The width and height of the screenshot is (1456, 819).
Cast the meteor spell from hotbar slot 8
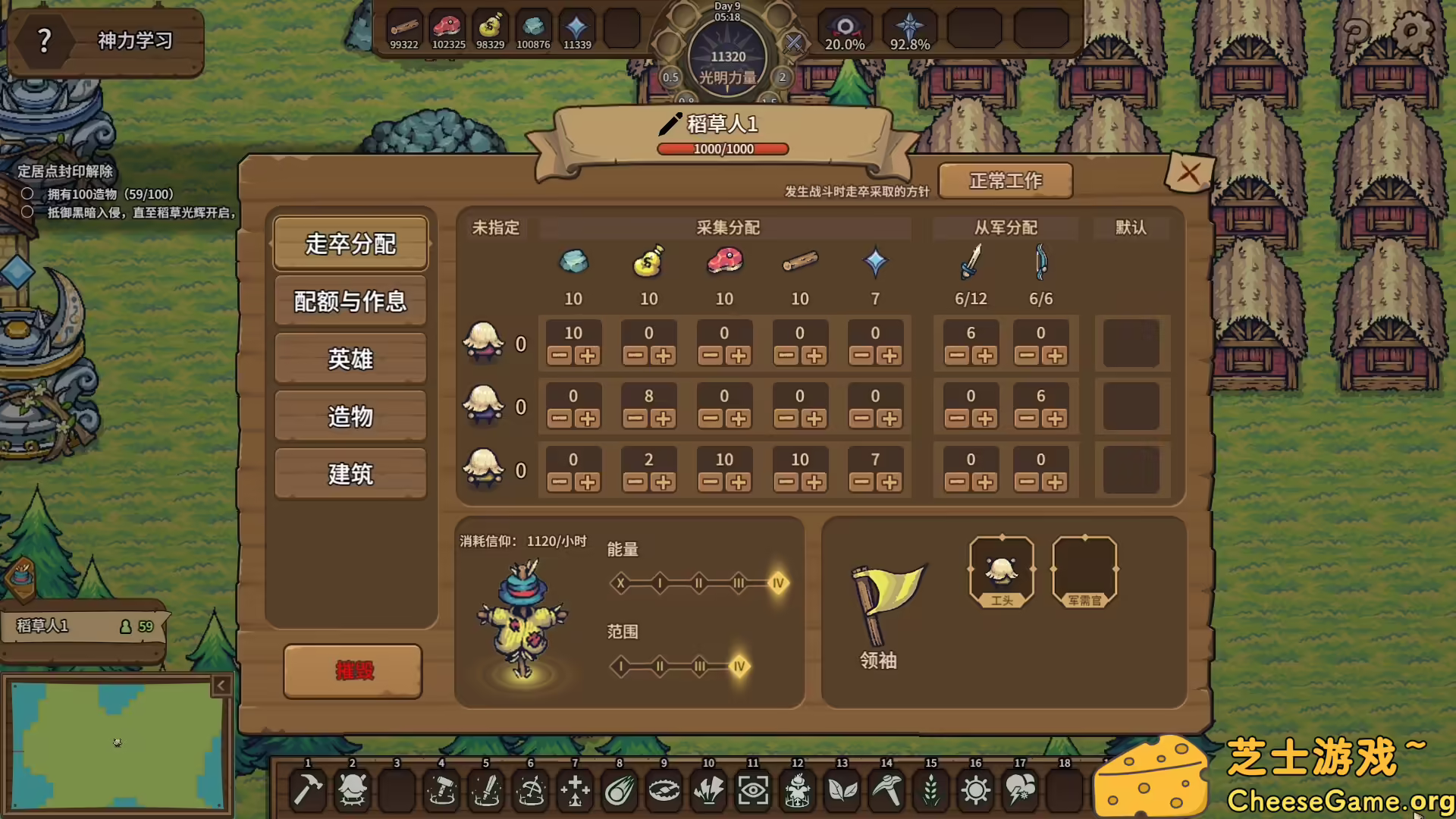pyautogui.click(x=619, y=789)
